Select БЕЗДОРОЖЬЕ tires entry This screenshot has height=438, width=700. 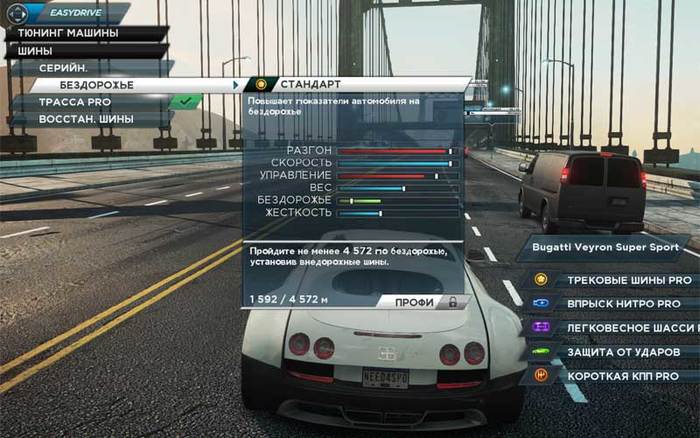(x=110, y=85)
